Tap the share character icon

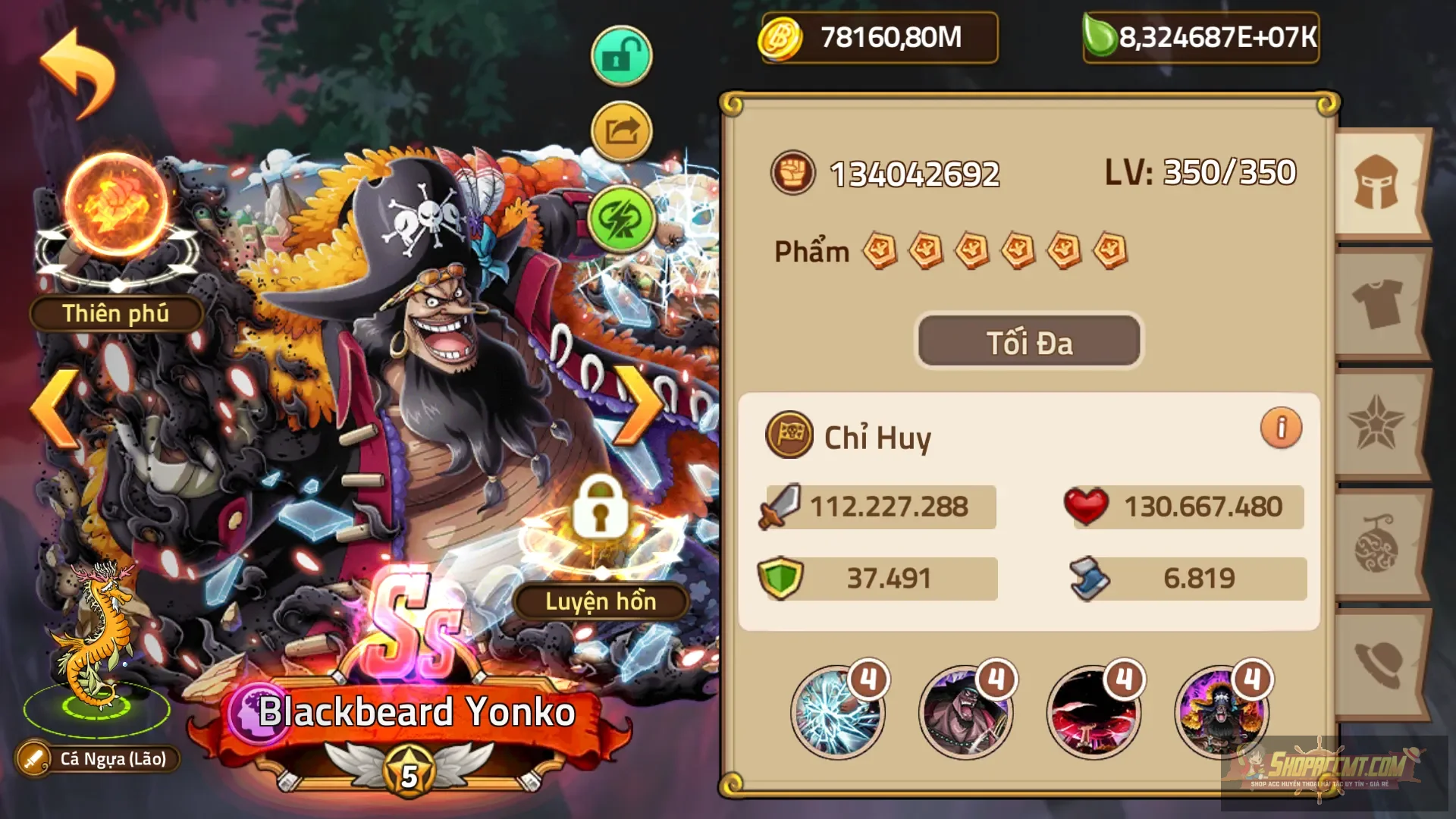click(x=620, y=131)
